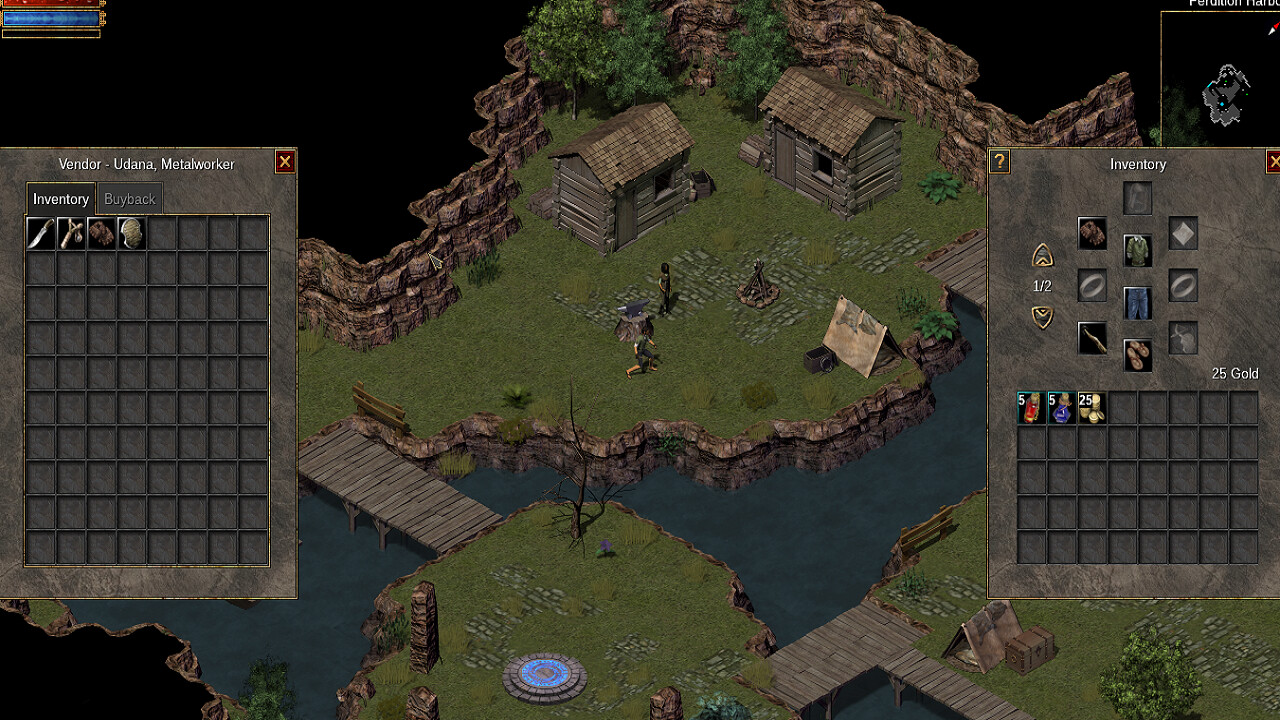Open the Buyback tab in the vendor window
This screenshot has height=720, width=1280.
tap(129, 198)
